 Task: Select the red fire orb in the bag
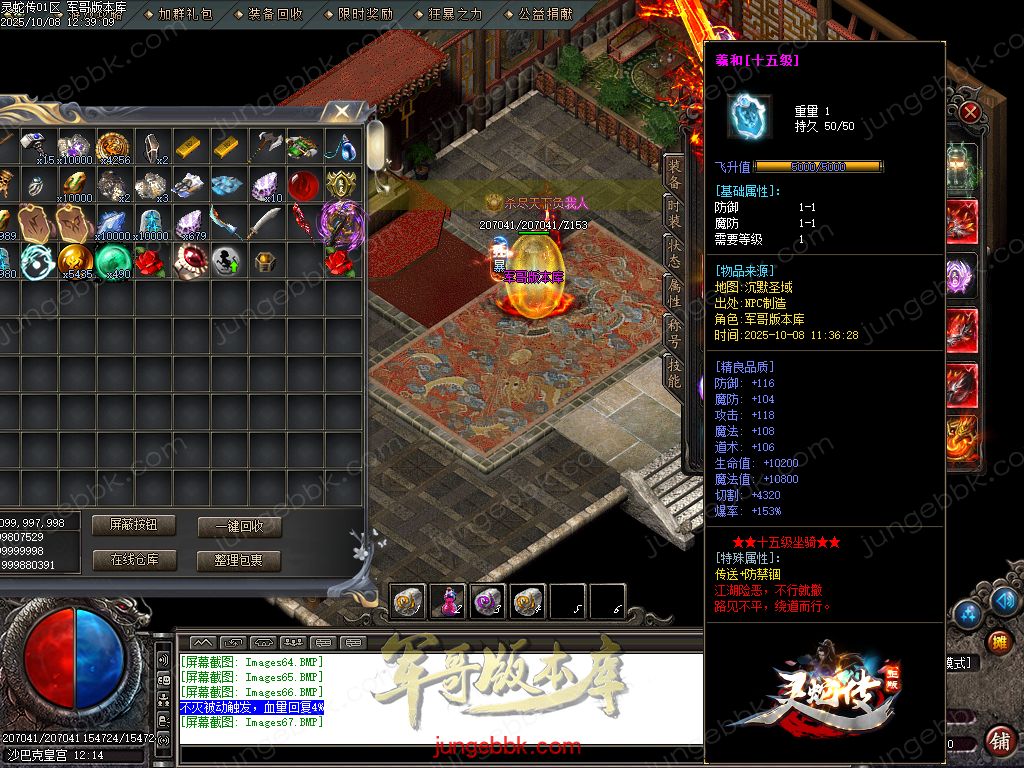click(303, 185)
